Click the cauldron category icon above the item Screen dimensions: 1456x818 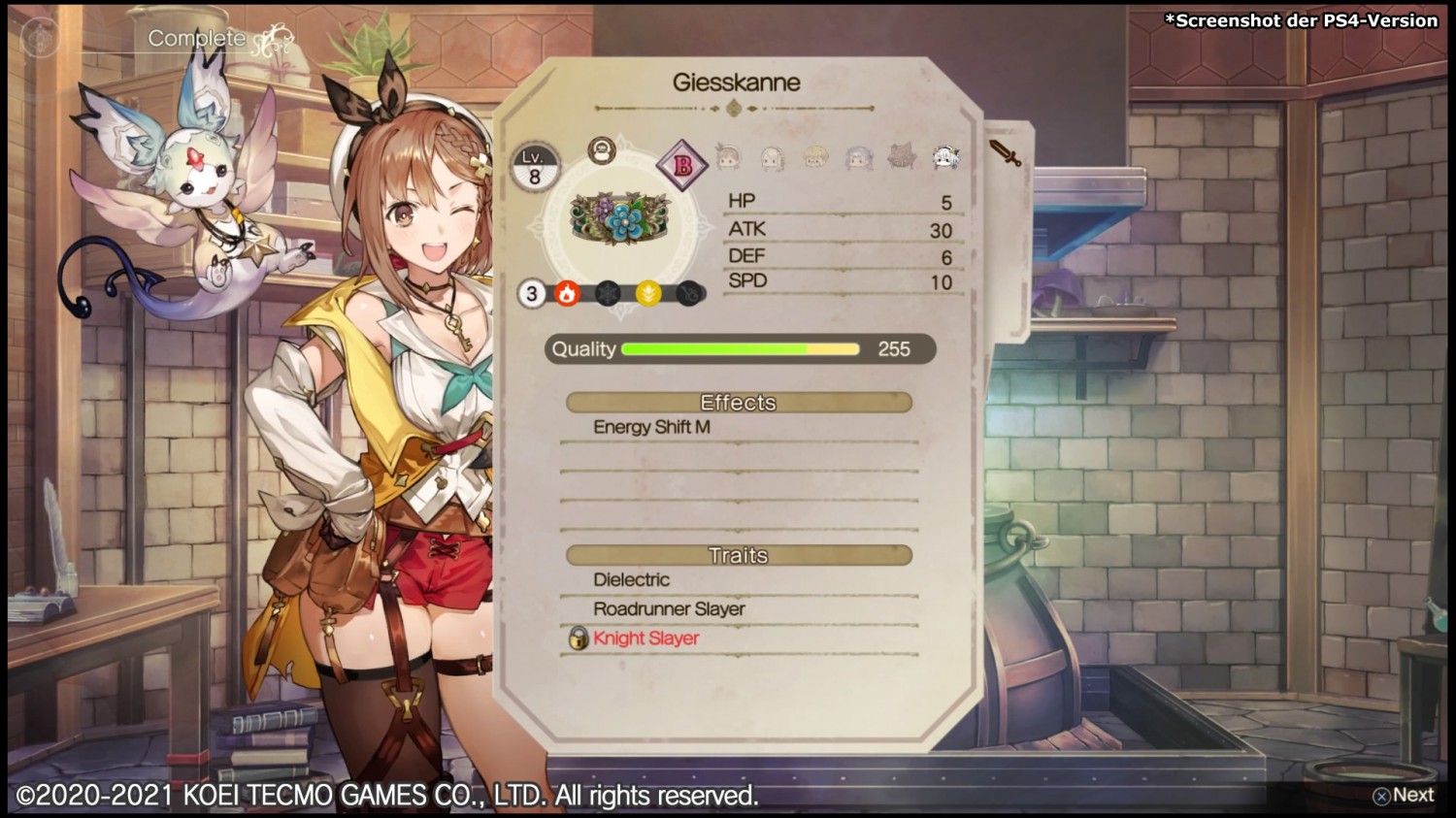click(602, 150)
